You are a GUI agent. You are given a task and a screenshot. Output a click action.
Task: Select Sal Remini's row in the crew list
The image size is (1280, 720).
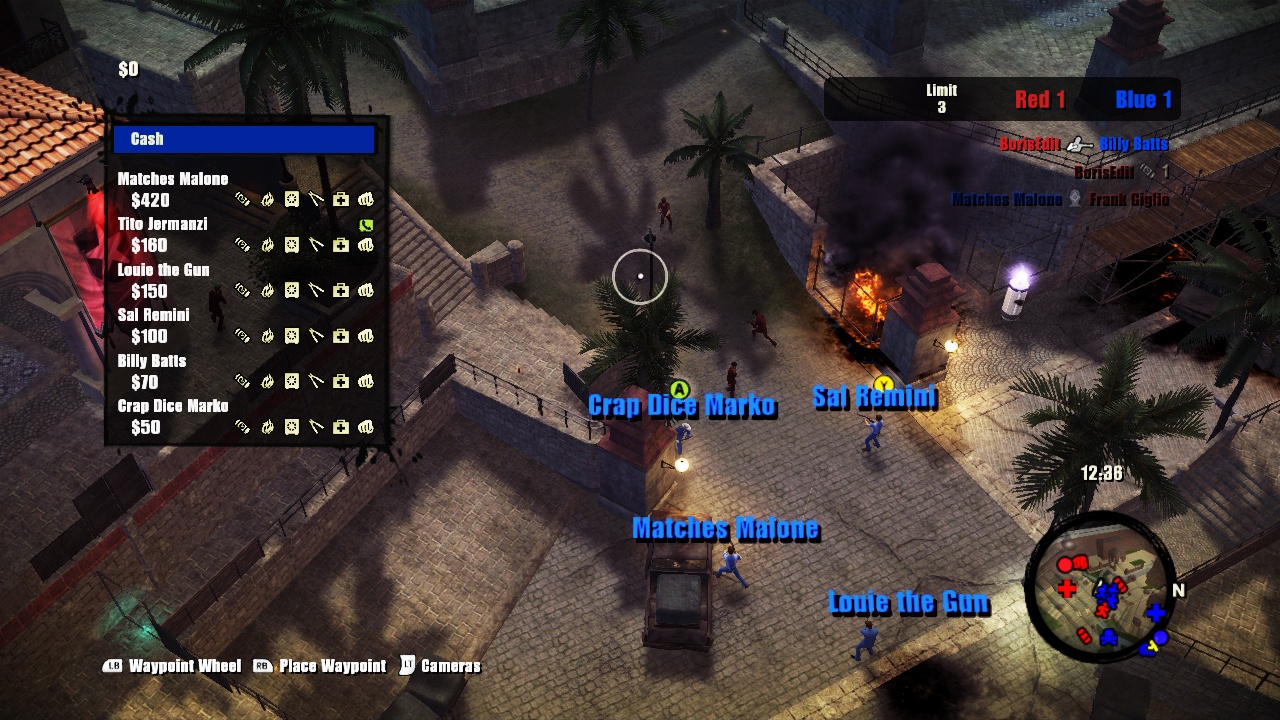(x=153, y=315)
